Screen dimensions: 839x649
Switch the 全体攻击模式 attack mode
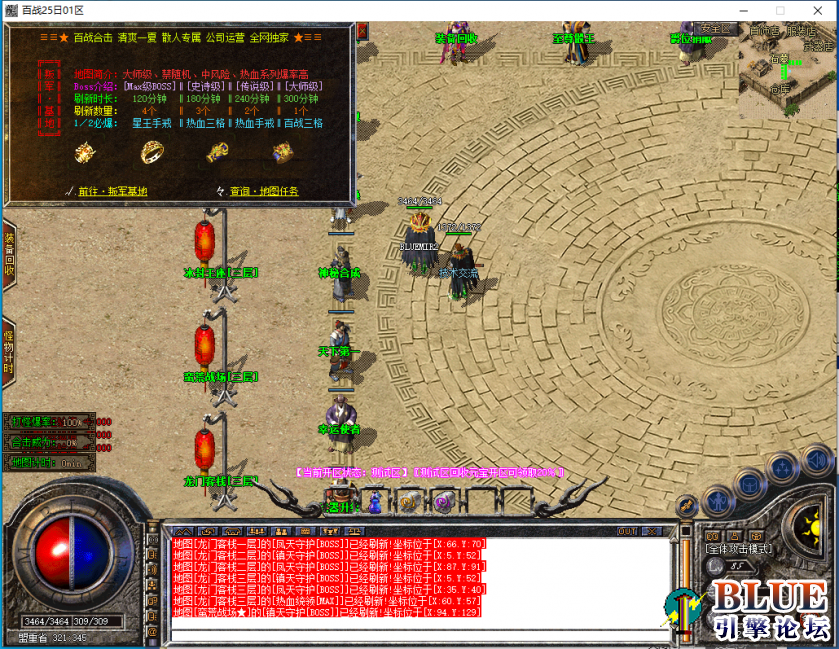pyautogui.click(x=739, y=548)
